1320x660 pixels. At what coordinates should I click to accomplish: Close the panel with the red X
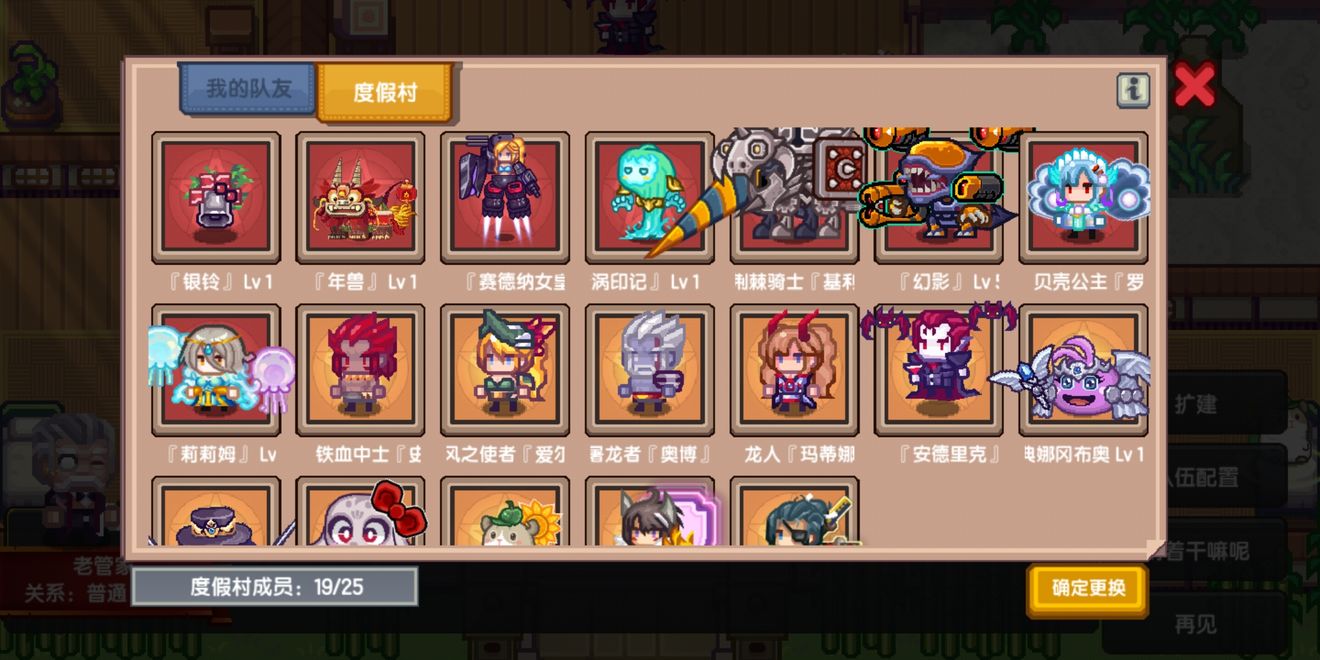click(x=1194, y=86)
